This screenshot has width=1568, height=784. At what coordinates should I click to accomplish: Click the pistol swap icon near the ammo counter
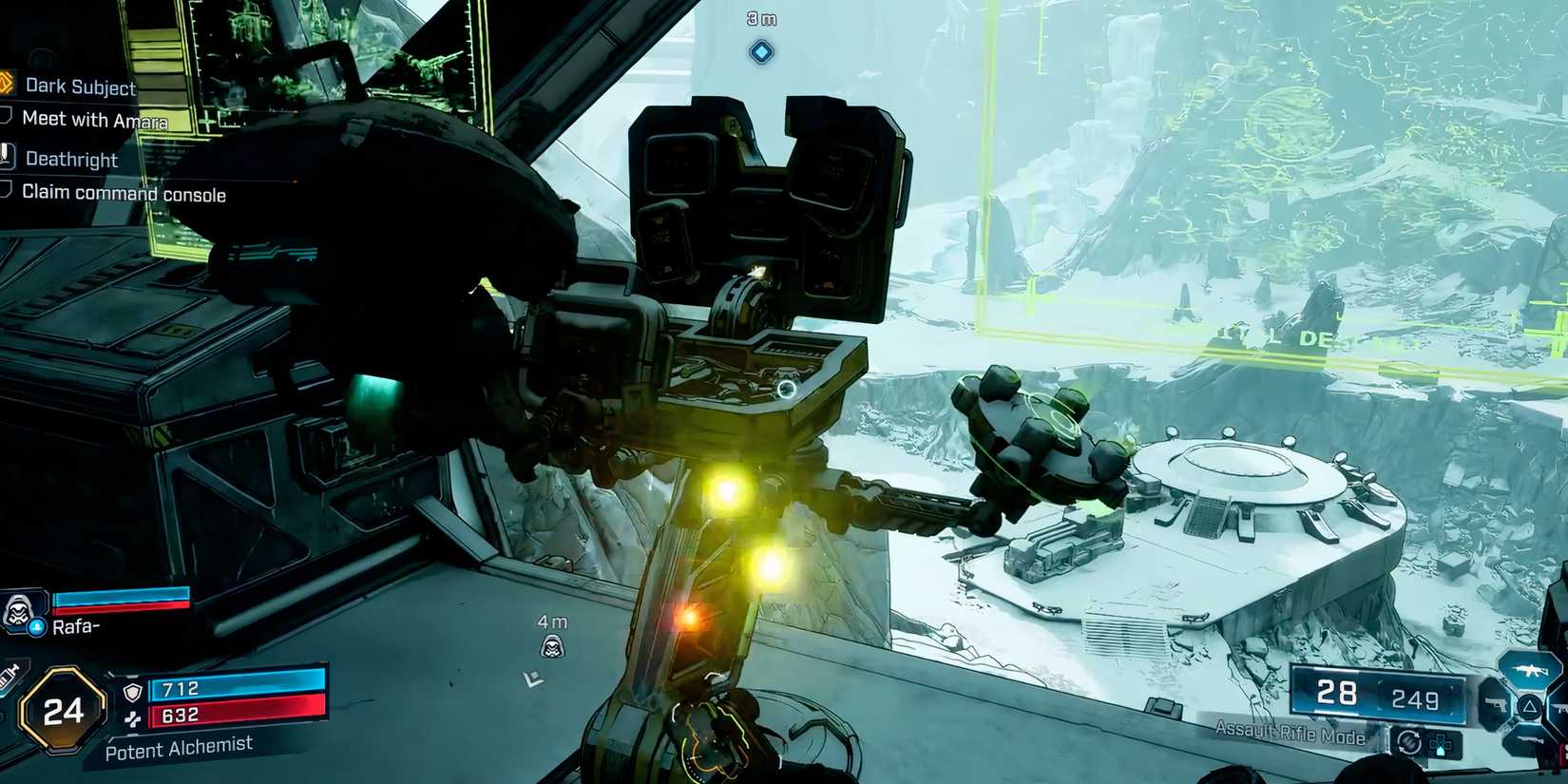tap(1495, 705)
